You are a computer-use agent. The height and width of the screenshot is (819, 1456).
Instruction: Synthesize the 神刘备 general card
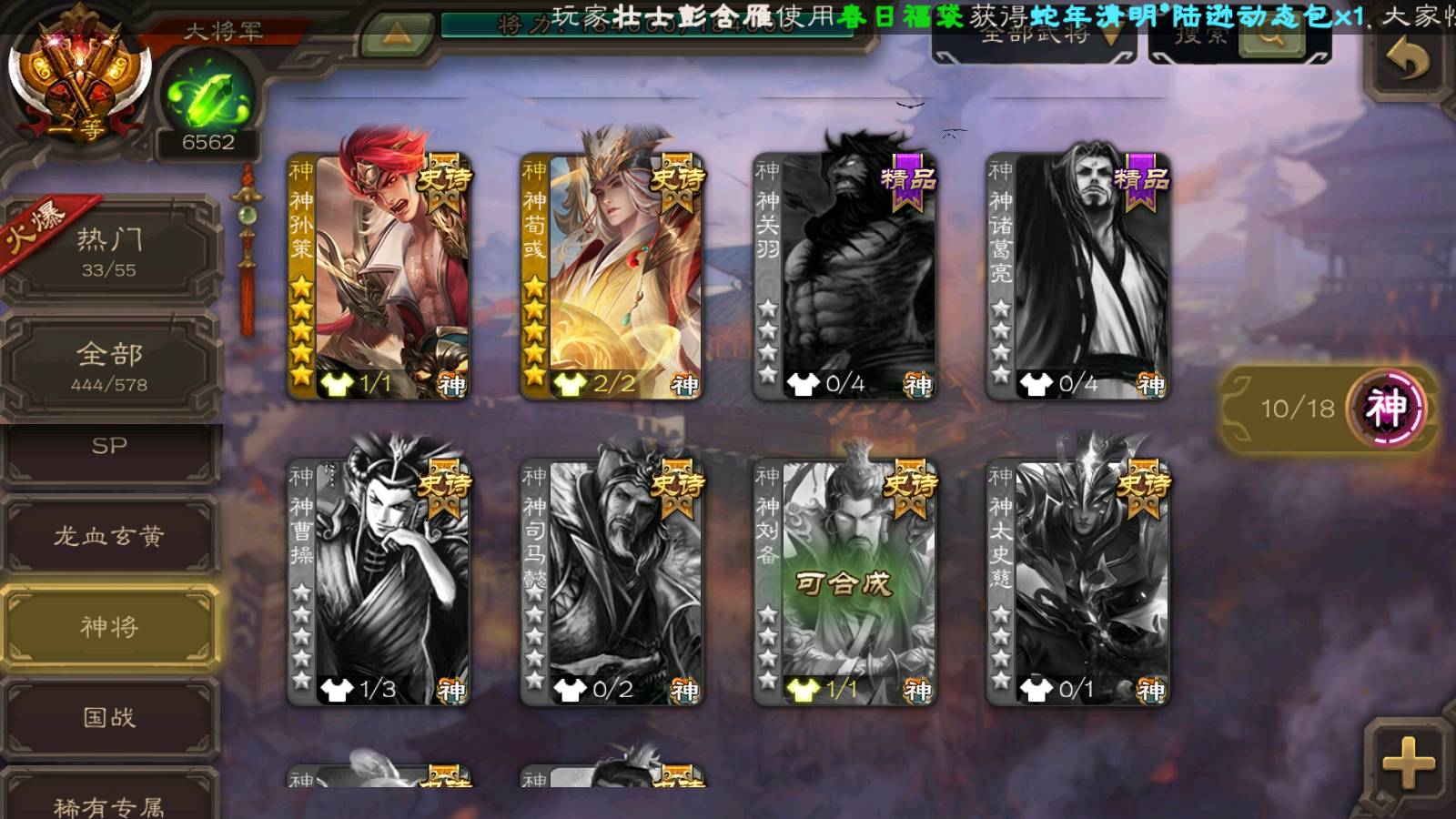845,582
